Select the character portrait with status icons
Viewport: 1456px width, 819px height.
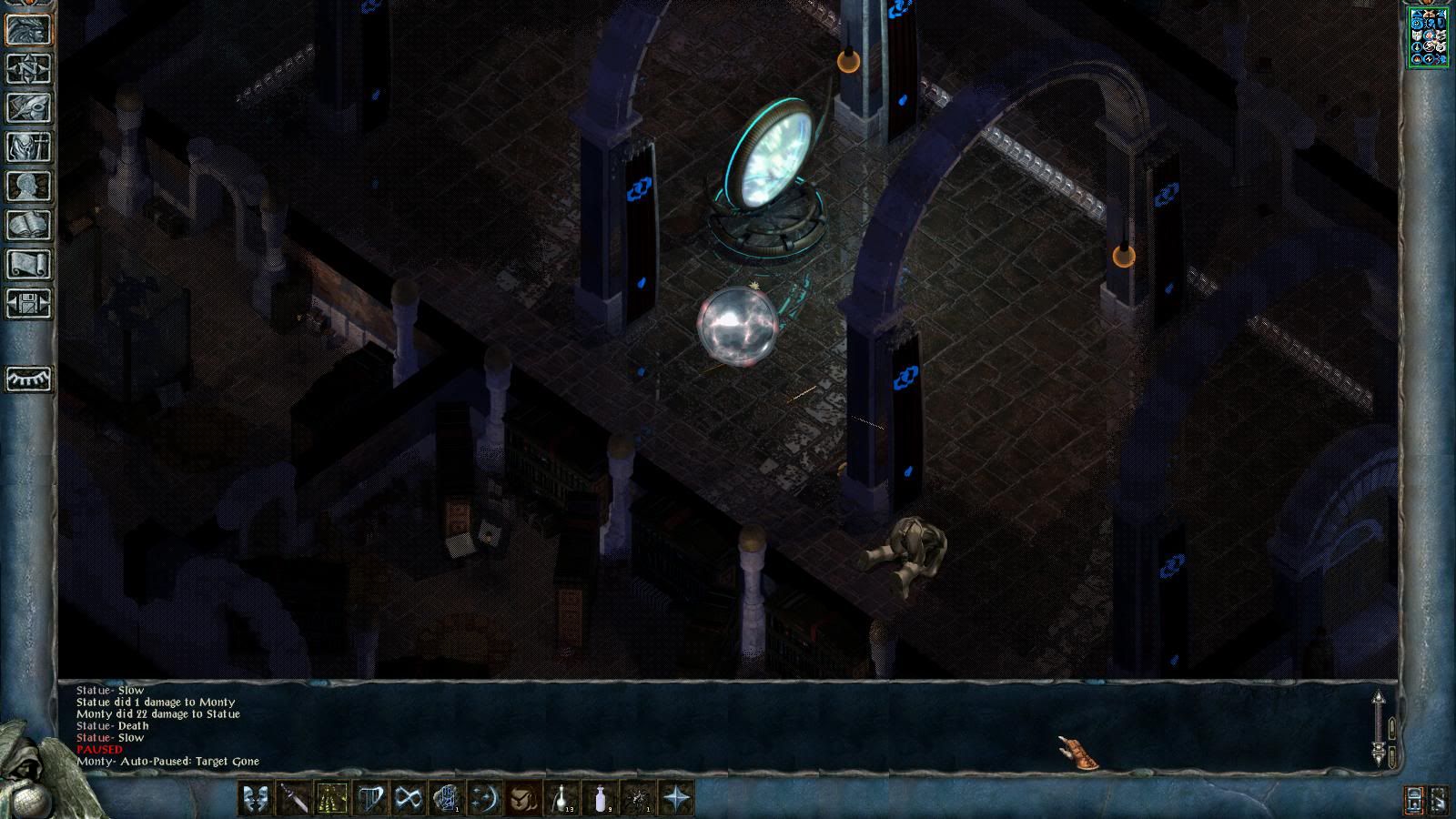click(1428, 37)
